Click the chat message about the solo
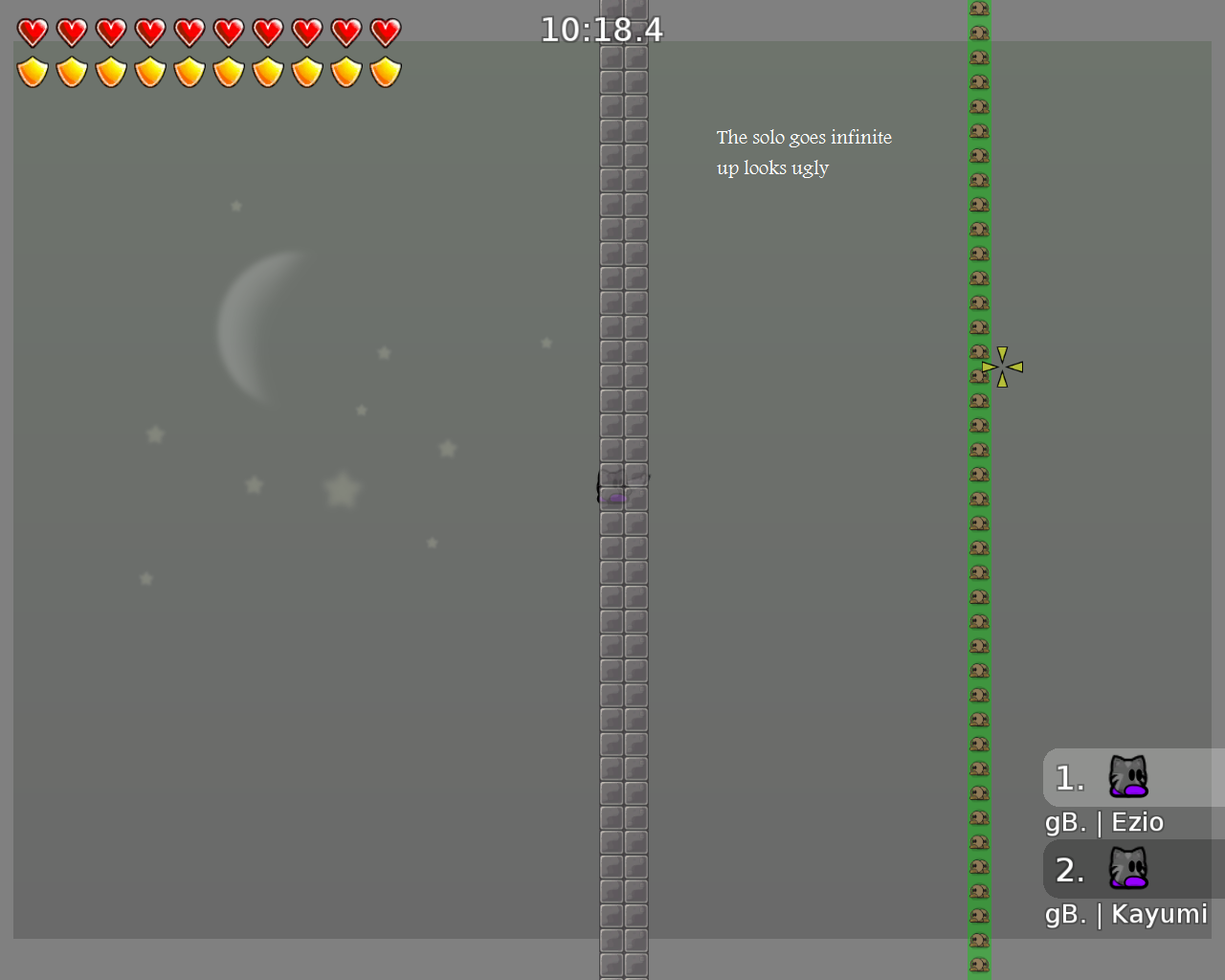This screenshot has height=980, width=1225. point(804,152)
